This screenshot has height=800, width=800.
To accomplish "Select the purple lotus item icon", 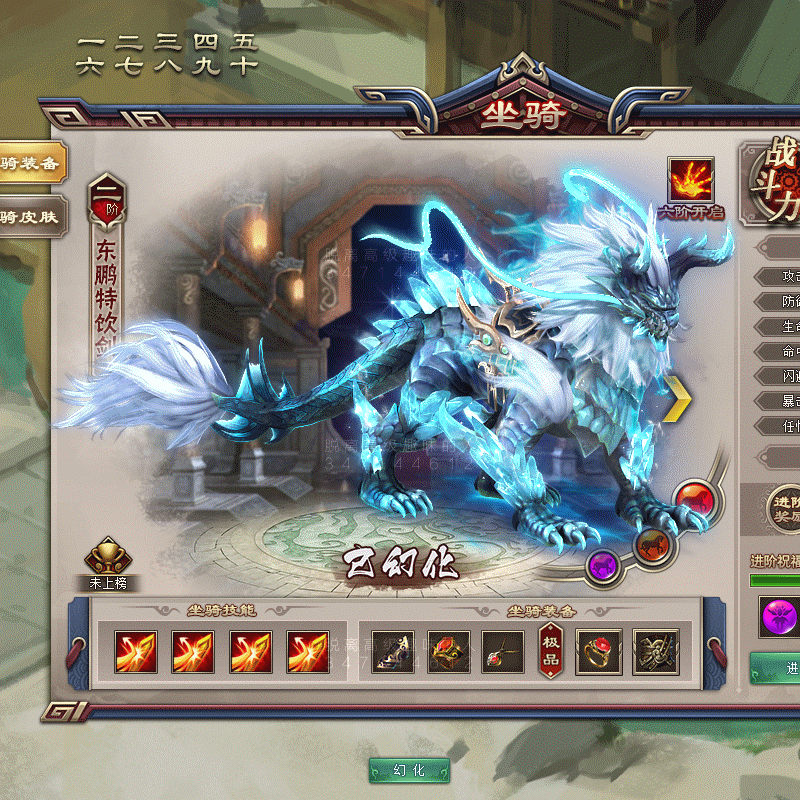I will 777,616.
